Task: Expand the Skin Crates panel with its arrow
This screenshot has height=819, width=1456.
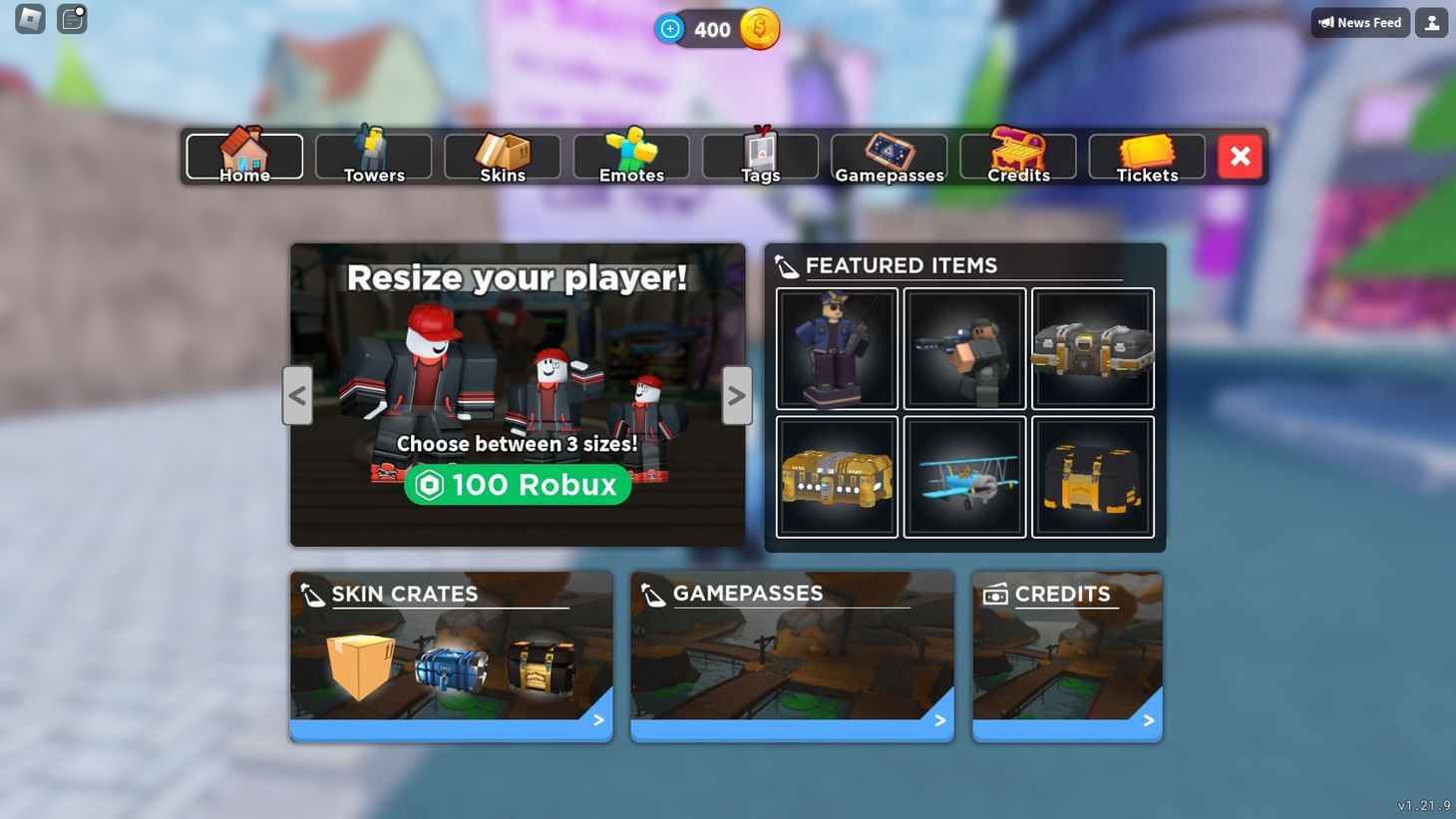Action: pos(597,719)
